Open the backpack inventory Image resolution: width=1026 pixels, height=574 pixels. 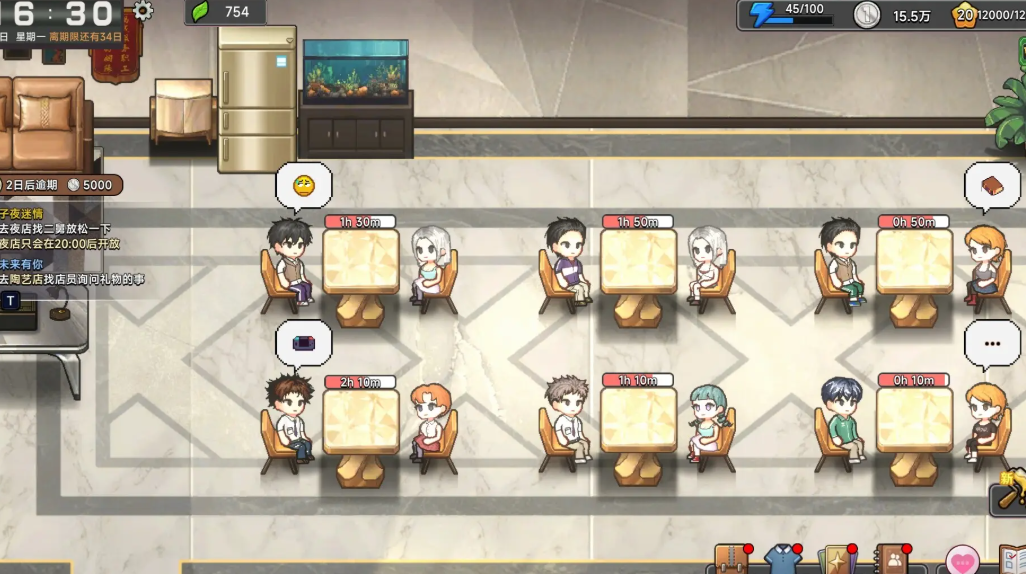731,560
